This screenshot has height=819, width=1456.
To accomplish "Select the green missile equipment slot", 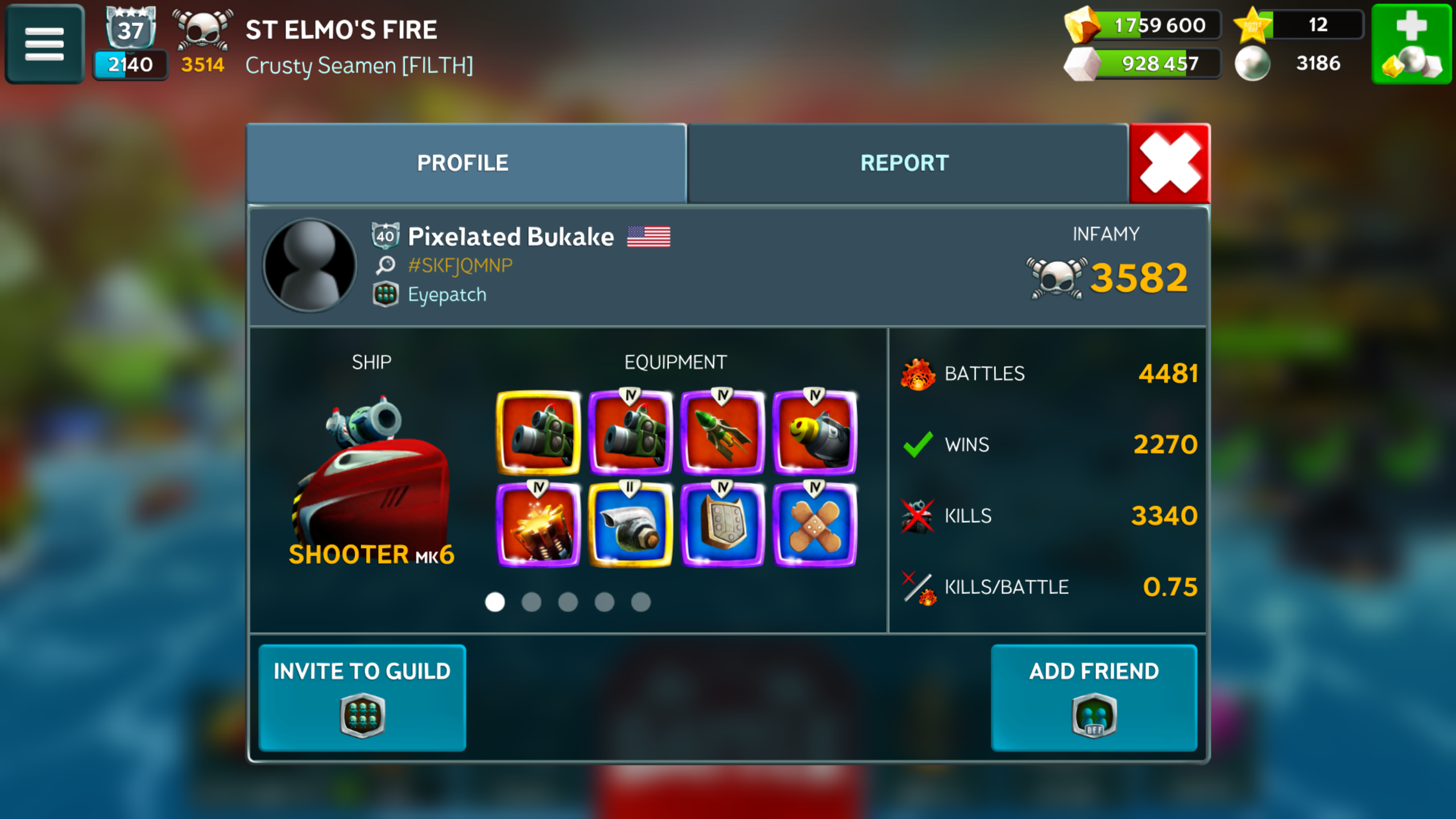I will click(722, 433).
